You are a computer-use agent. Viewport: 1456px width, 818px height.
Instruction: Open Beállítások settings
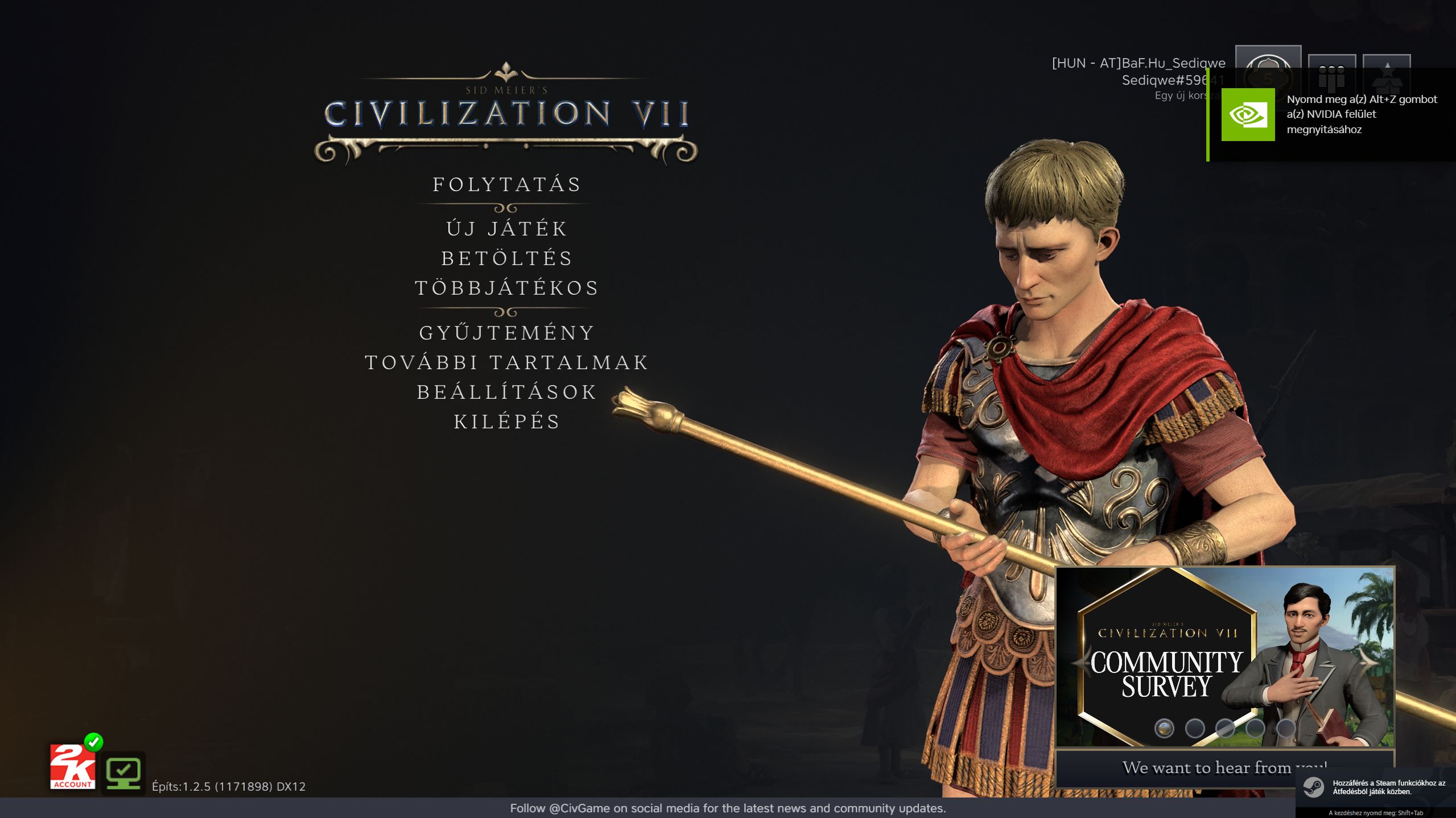pyautogui.click(x=506, y=392)
